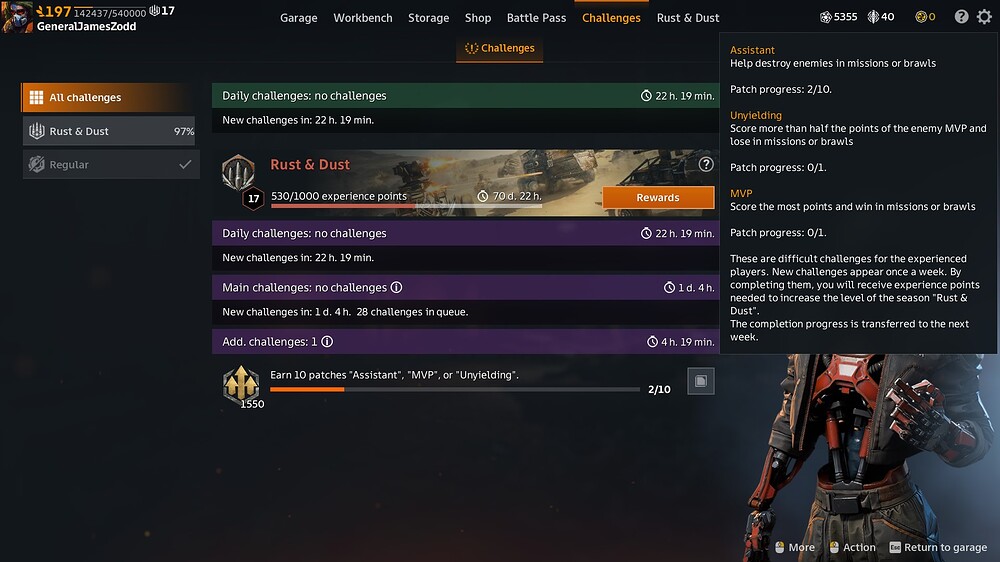The image size is (1000, 562).
Task: Open the Rust & Dust Rewards
Action: coord(658,198)
